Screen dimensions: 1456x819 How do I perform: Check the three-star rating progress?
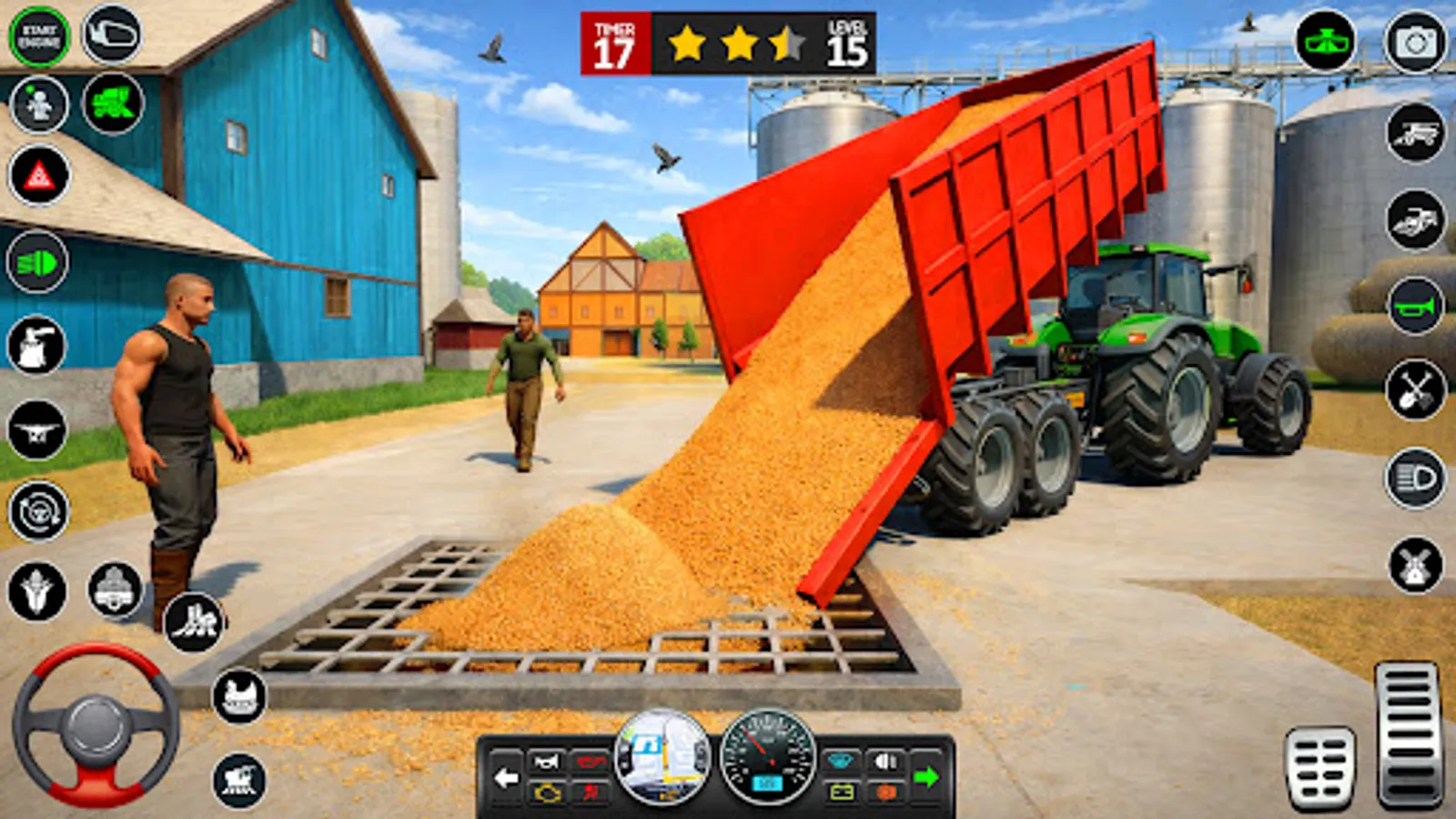pyautogui.click(x=733, y=43)
